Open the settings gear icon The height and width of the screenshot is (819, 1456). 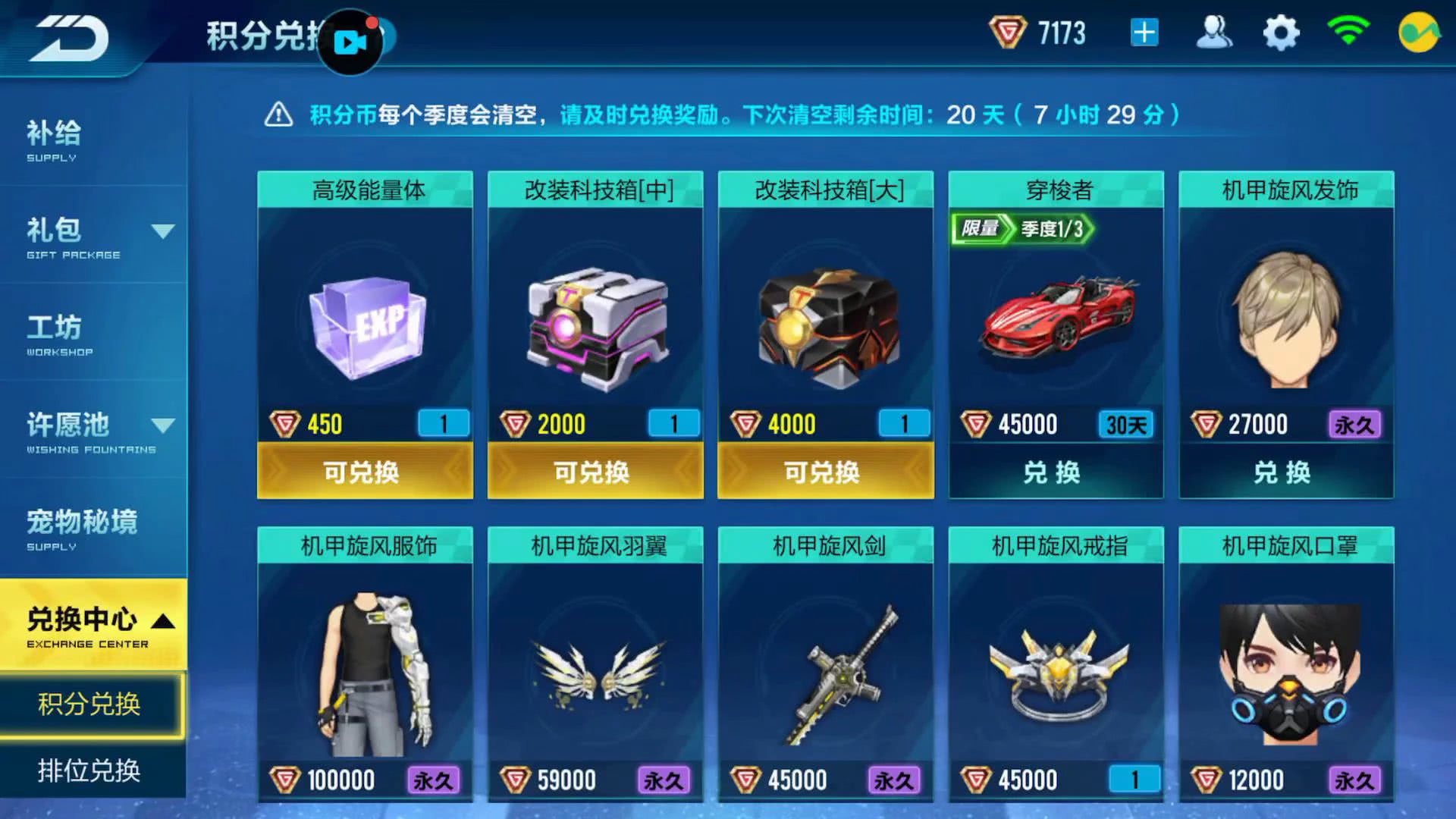(1280, 33)
